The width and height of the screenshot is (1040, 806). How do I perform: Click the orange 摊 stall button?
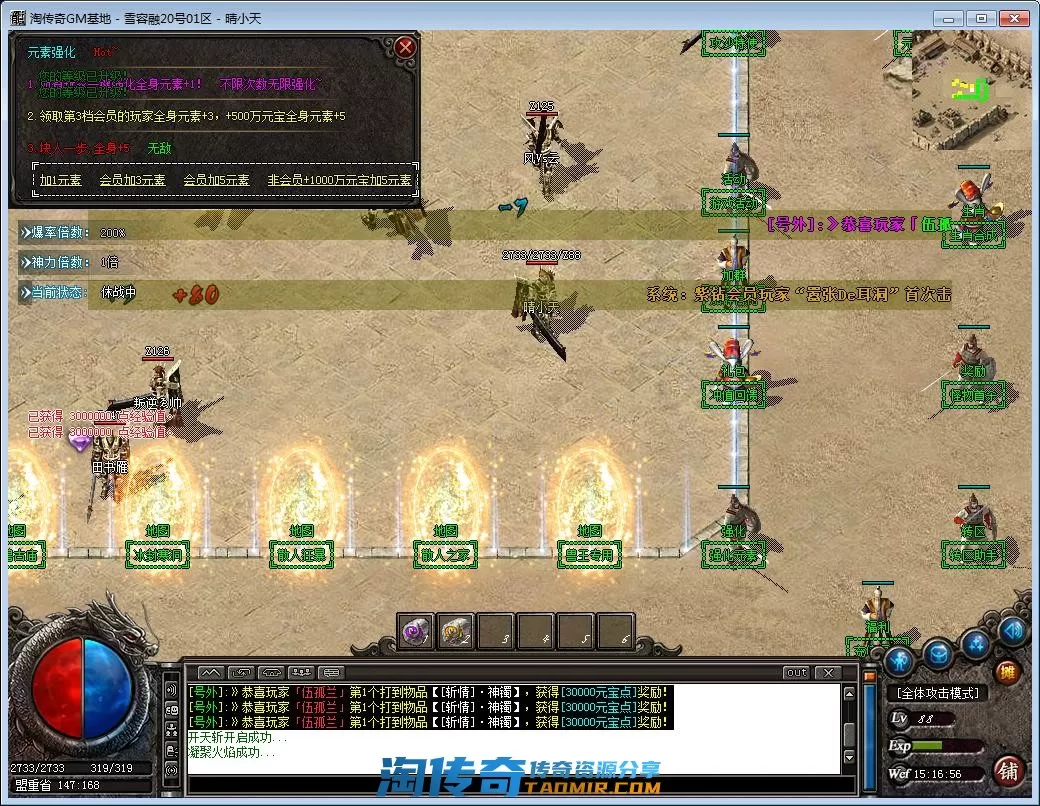1007,671
